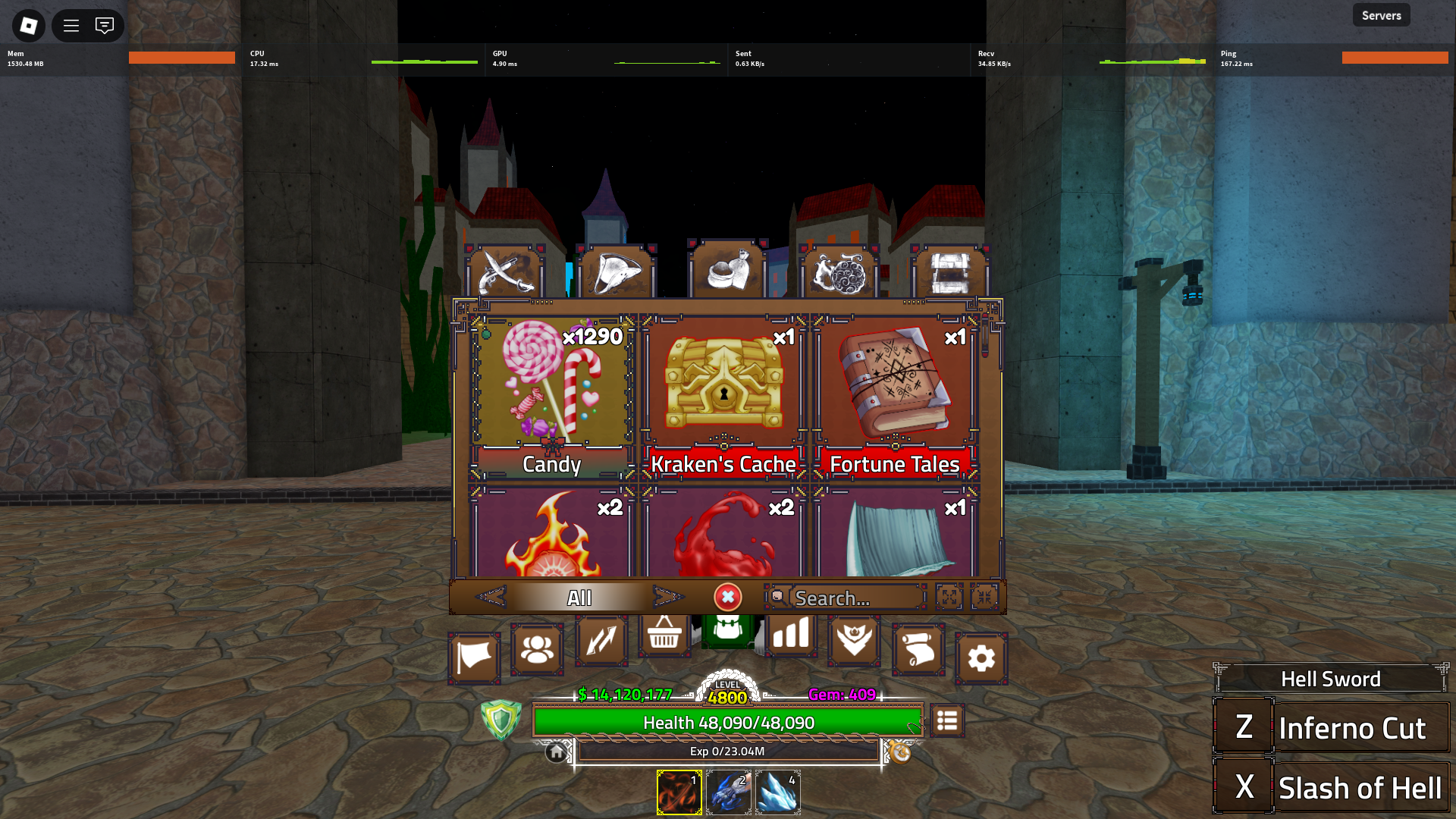Screen dimensions: 1456x819
Task: Show the materials pouch tab
Action: (728, 272)
